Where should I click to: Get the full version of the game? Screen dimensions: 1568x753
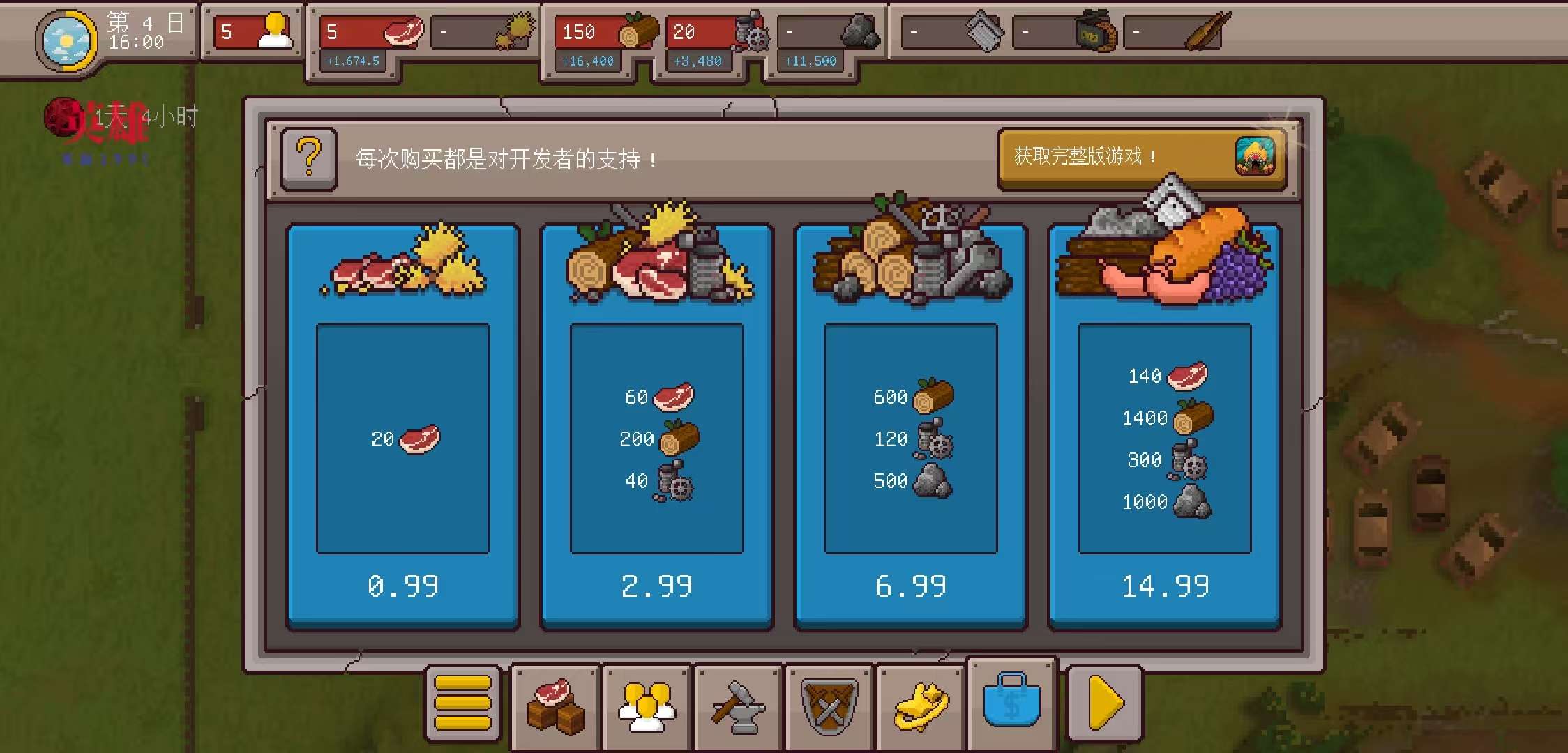pyautogui.click(x=1143, y=158)
